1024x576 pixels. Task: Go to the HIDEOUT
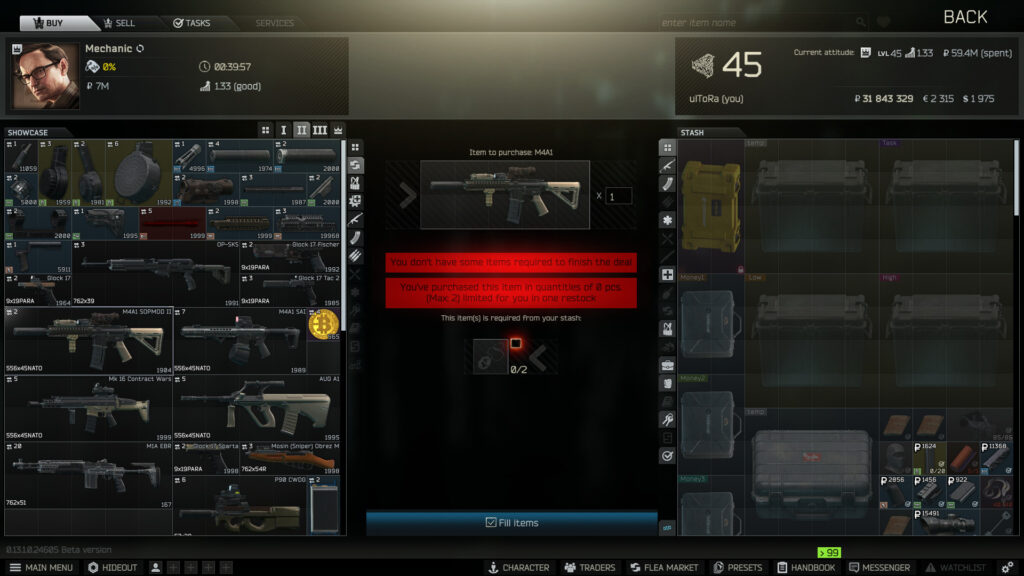tap(113, 567)
